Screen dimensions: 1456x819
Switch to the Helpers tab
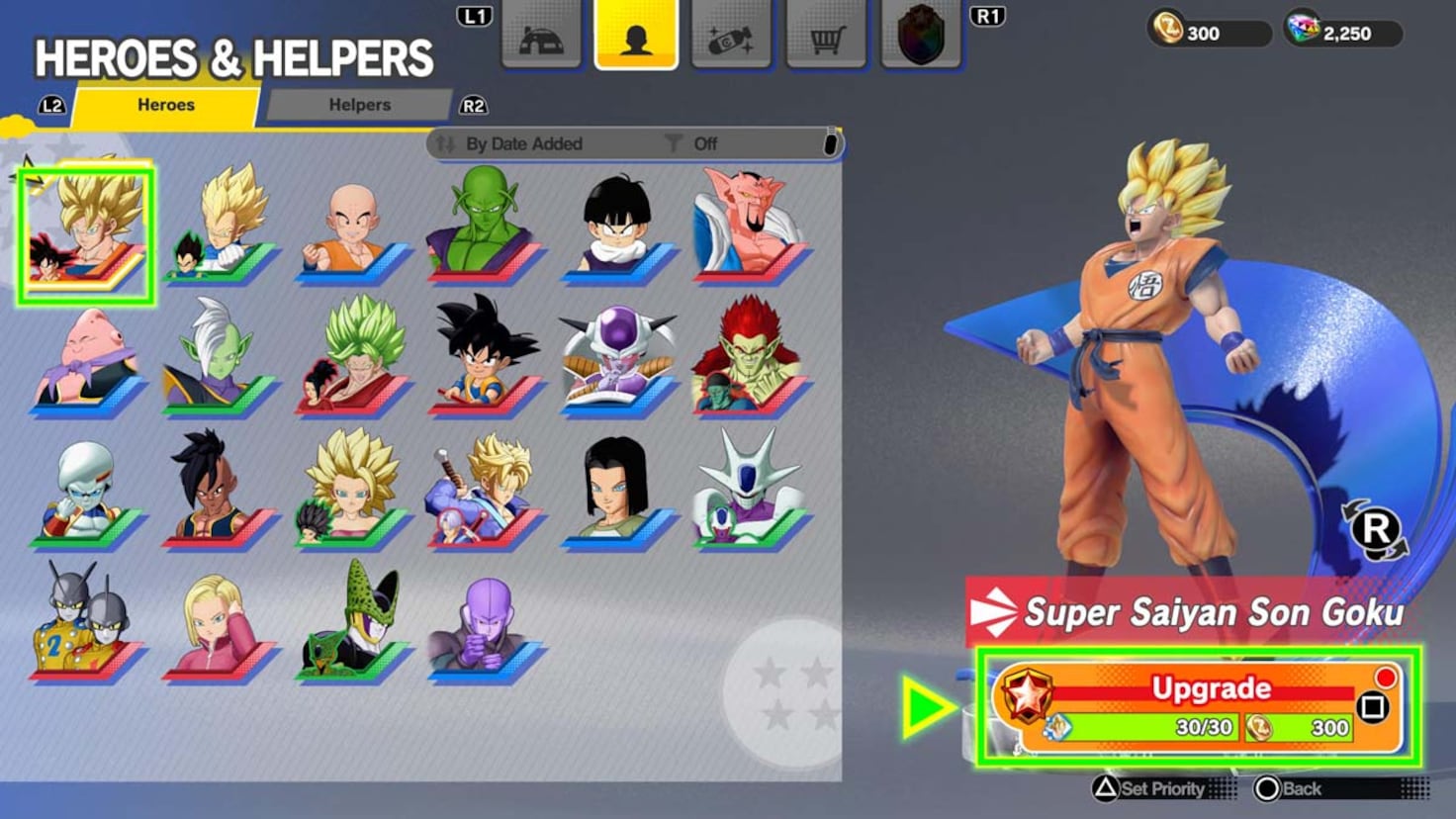[x=359, y=104]
